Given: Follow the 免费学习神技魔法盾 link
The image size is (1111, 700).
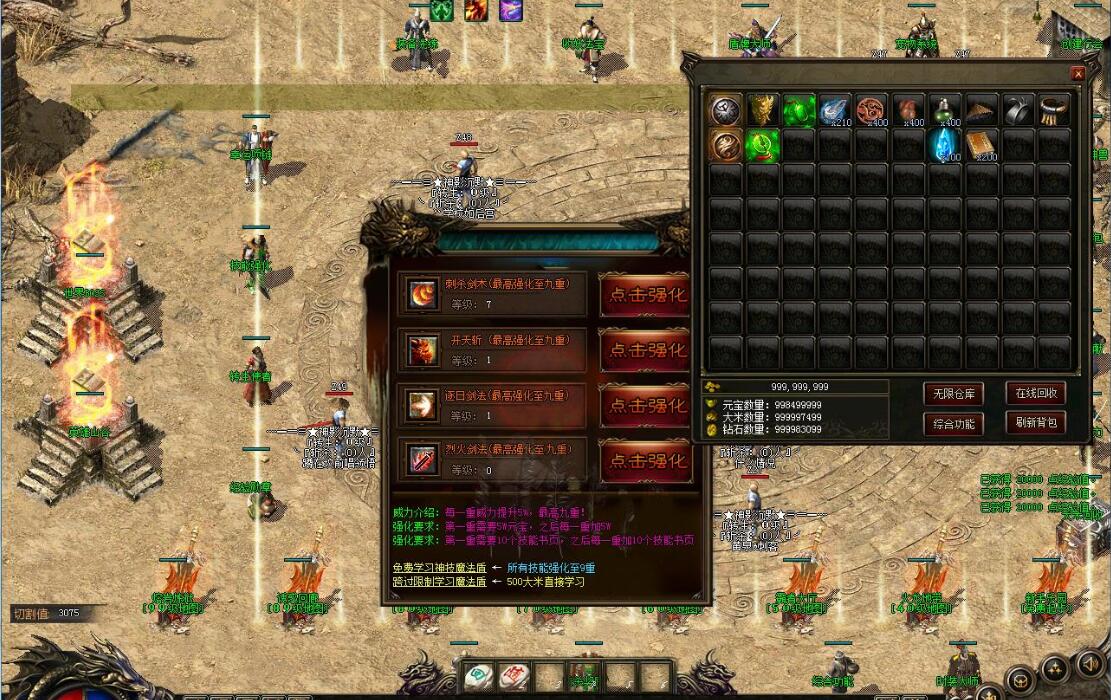Looking at the screenshot, I should pos(439,567).
